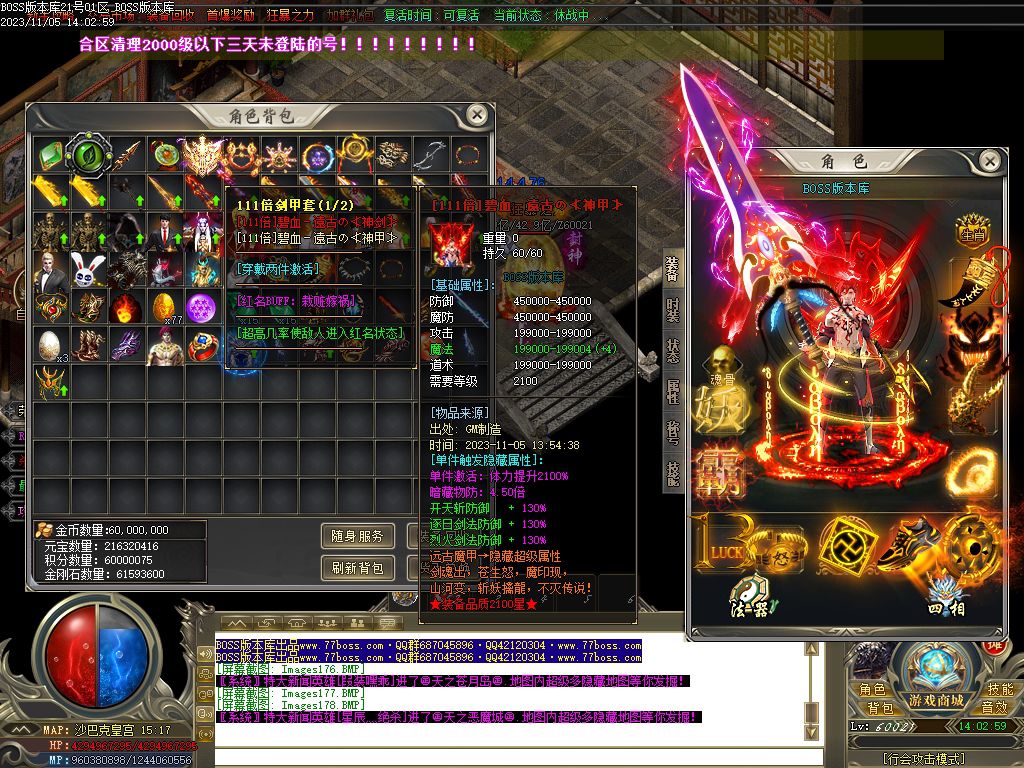Switch to the 时装 costume tab
Screen dimensions: 1024x768
coord(672,310)
